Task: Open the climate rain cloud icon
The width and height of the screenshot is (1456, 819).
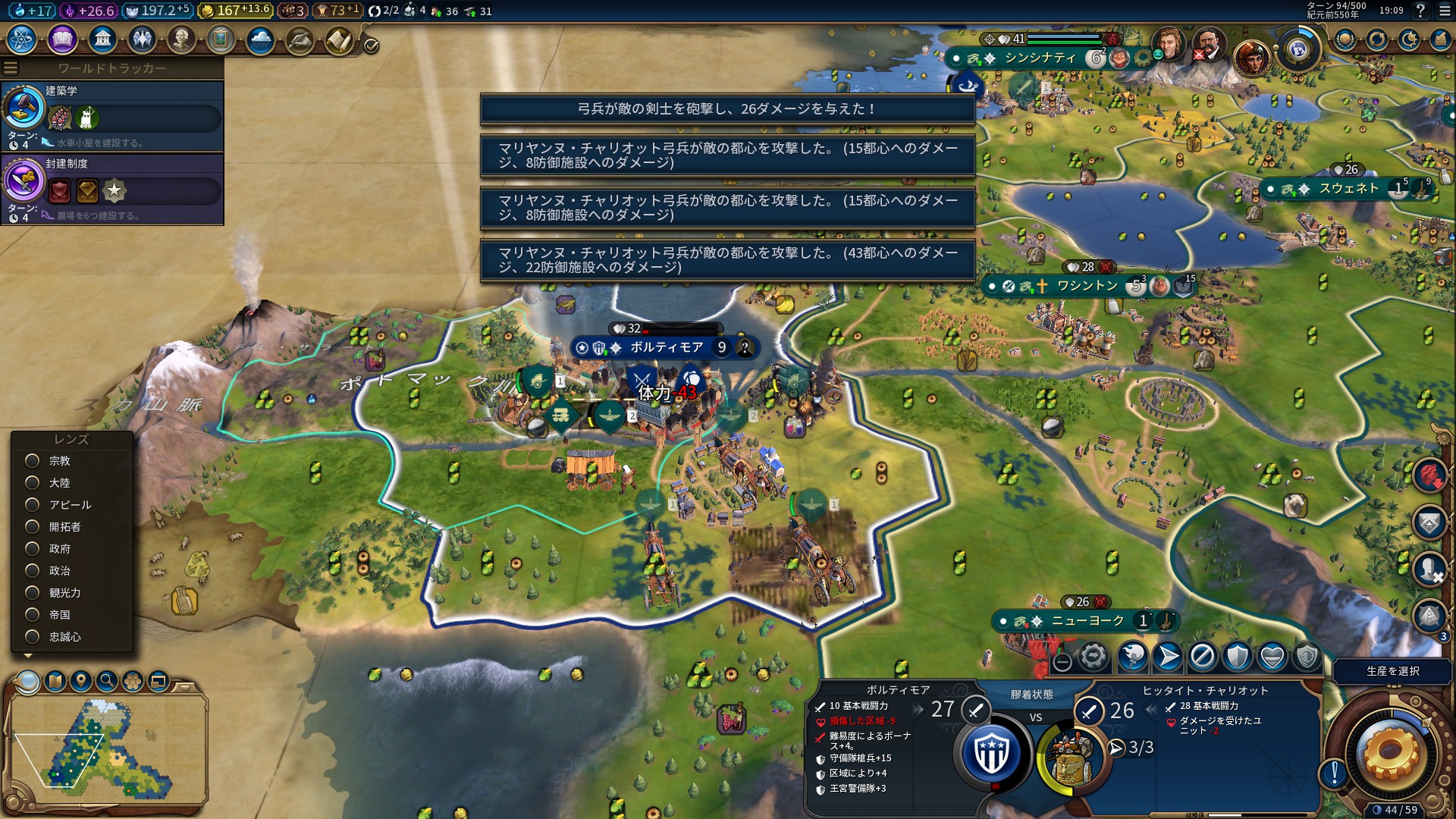Action: (260, 39)
